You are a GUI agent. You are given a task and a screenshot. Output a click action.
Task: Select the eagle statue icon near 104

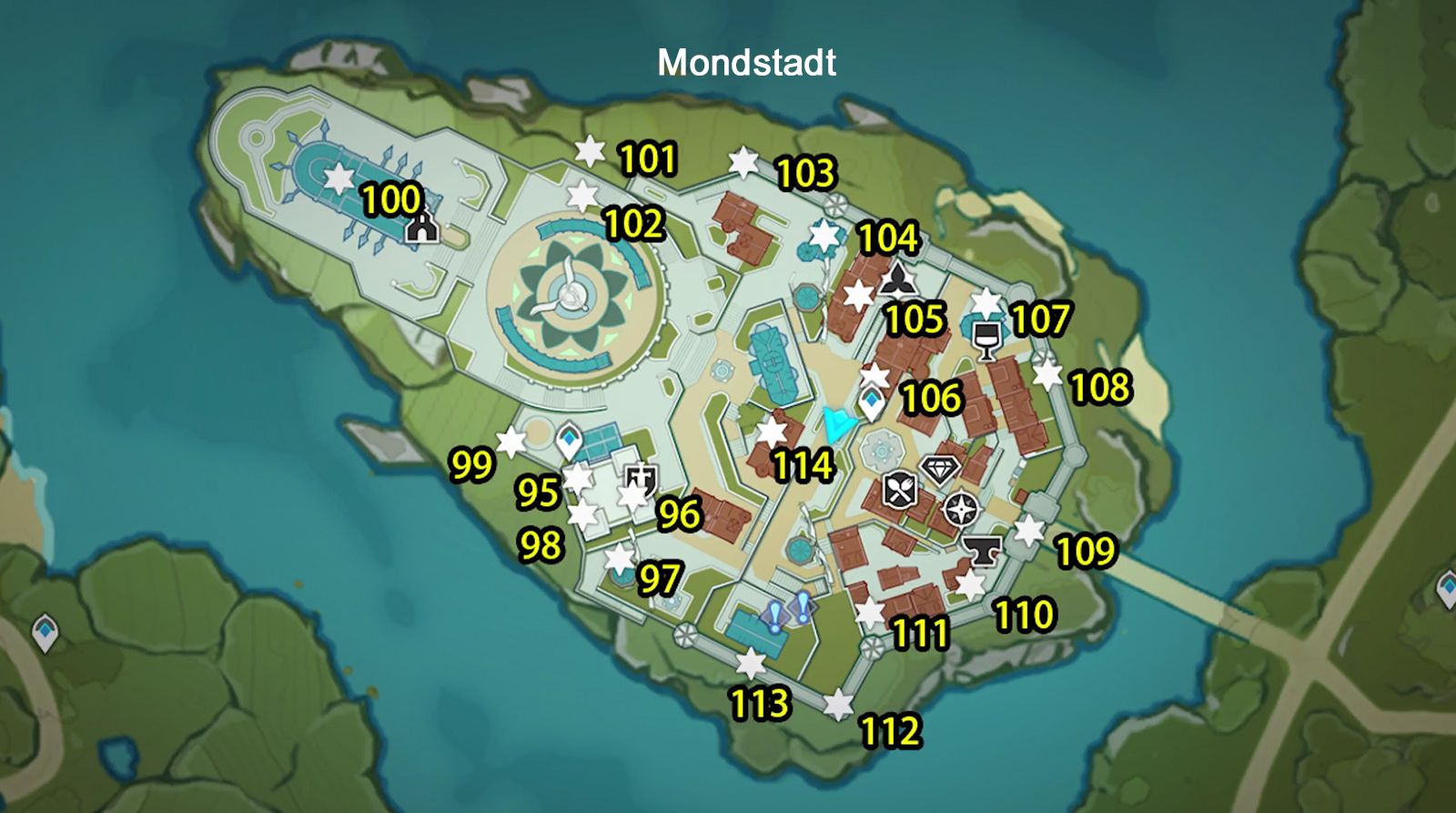click(897, 277)
